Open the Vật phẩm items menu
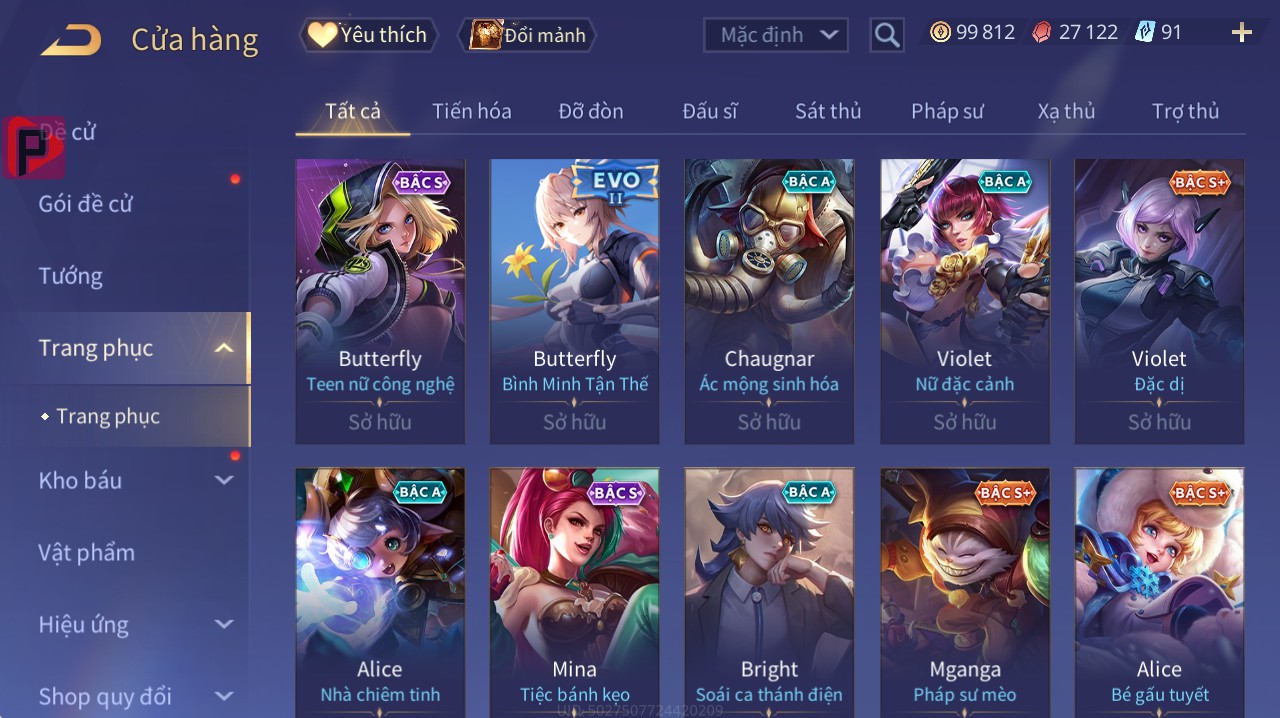Image resolution: width=1280 pixels, height=718 pixels. (86, 553)
